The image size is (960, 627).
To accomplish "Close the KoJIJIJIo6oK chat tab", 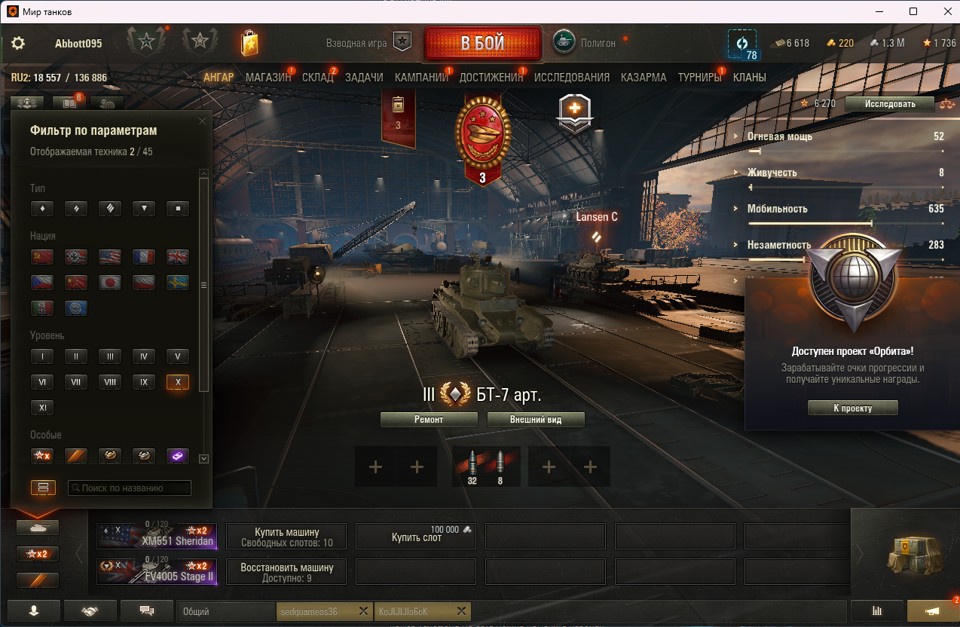I will coord(461,611).
